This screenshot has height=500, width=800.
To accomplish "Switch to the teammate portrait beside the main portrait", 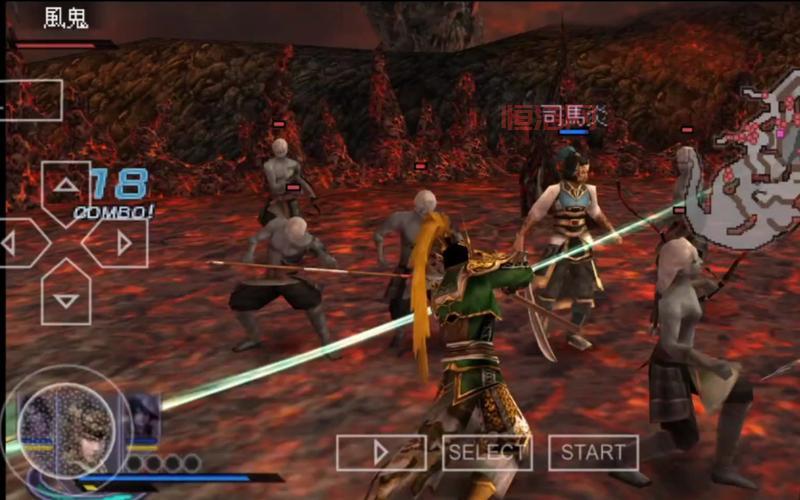I will pos(143,416).
